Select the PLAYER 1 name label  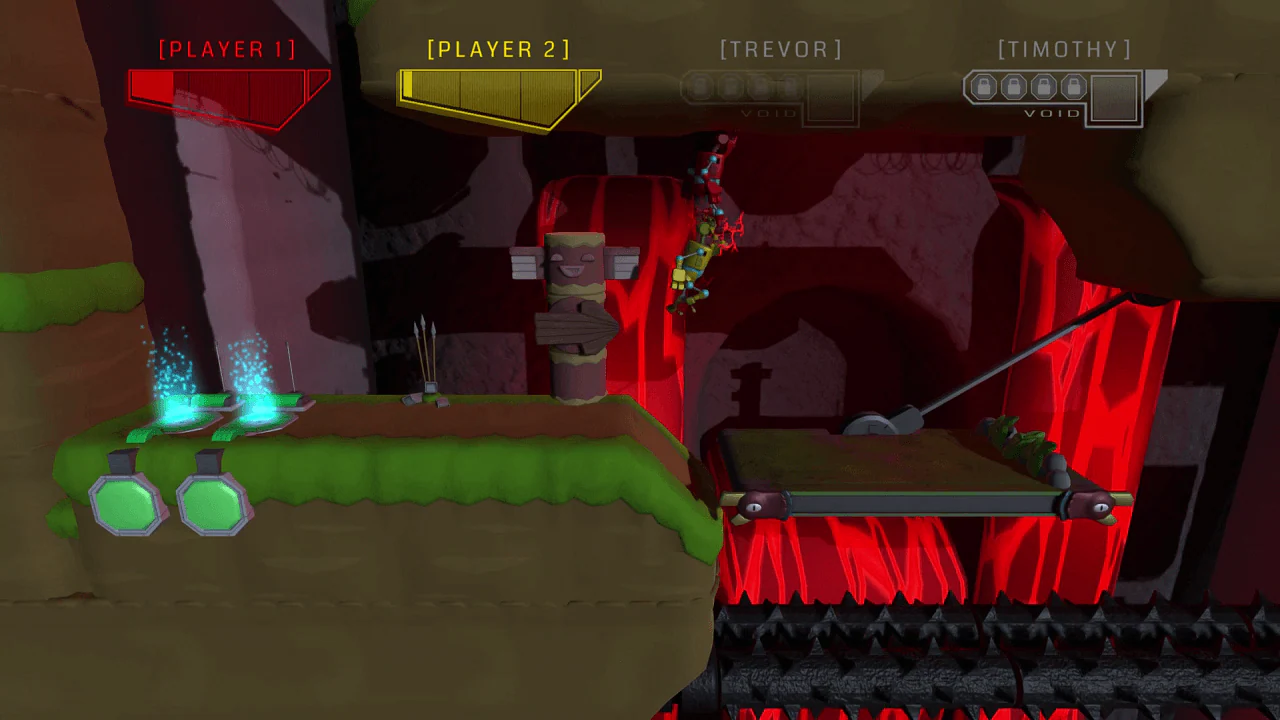pyautogui.click(x=227, y=48)
